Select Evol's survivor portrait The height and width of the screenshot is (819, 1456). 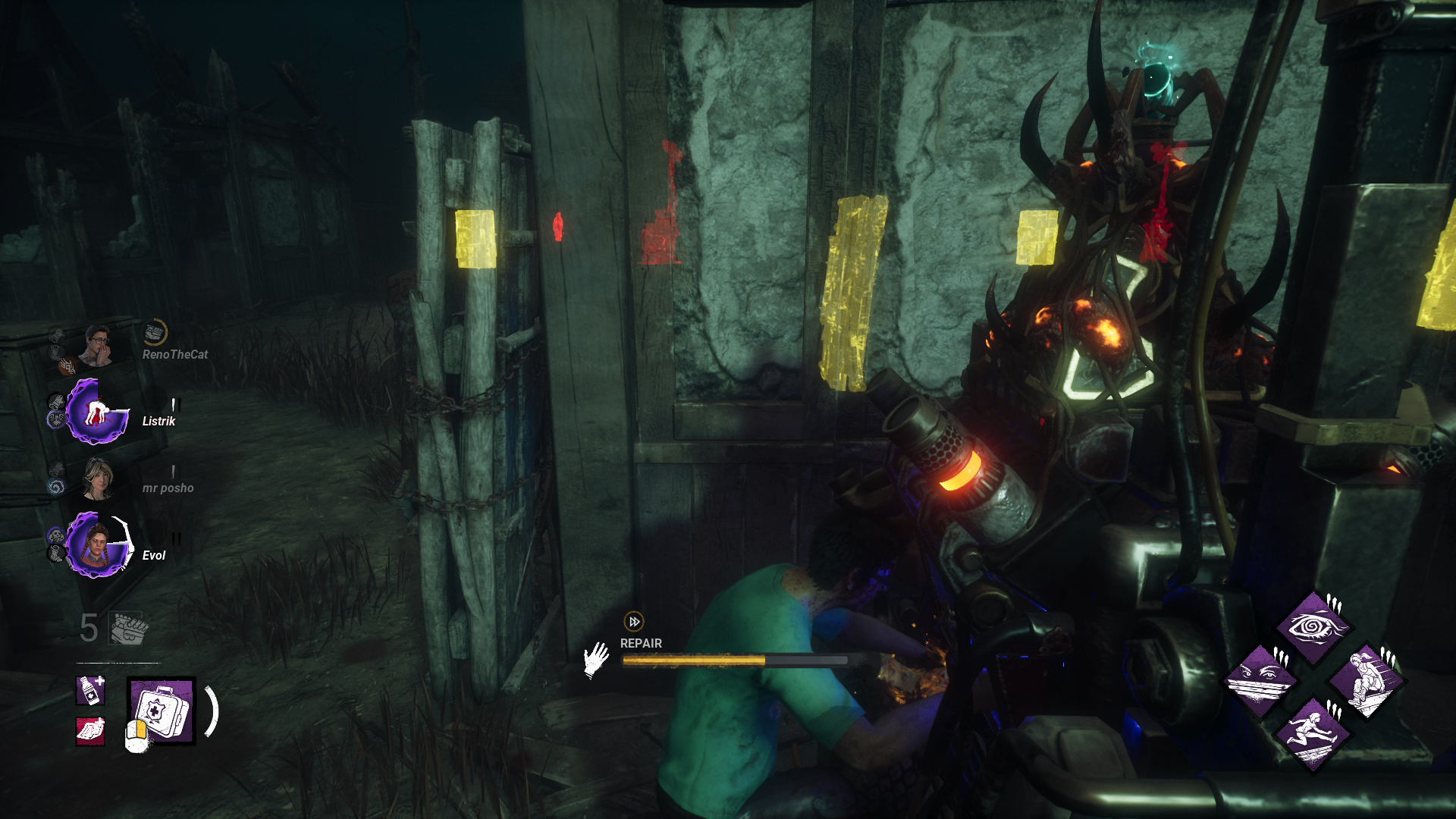97,546
